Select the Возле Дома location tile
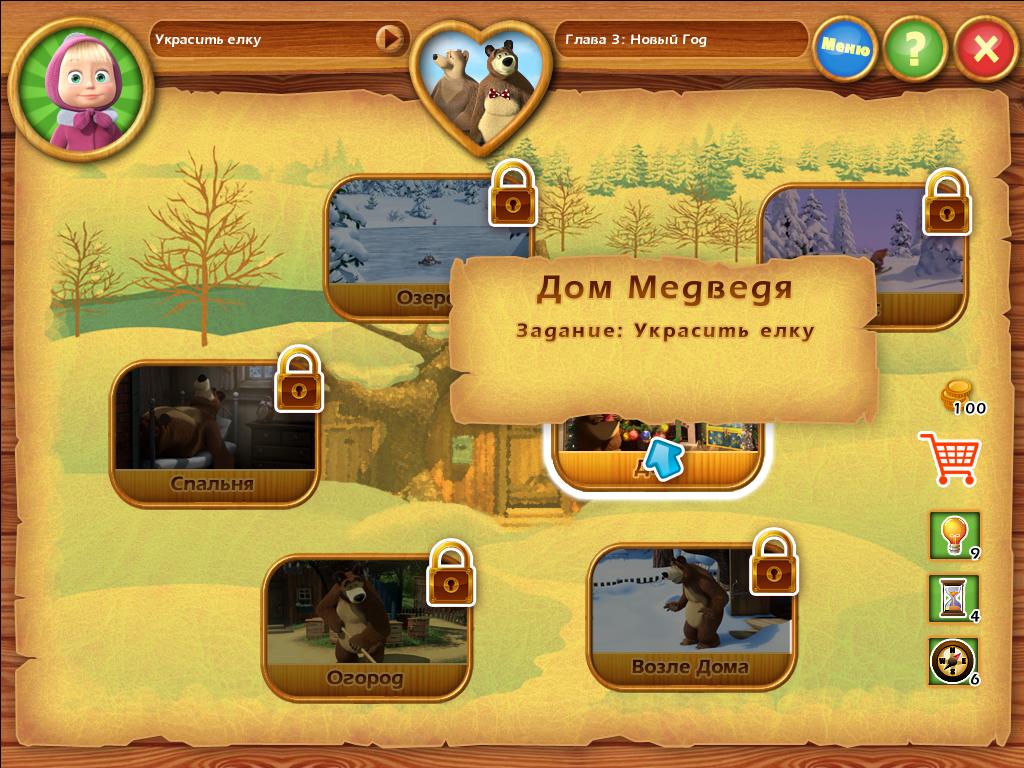 click(x=690, y=617)
